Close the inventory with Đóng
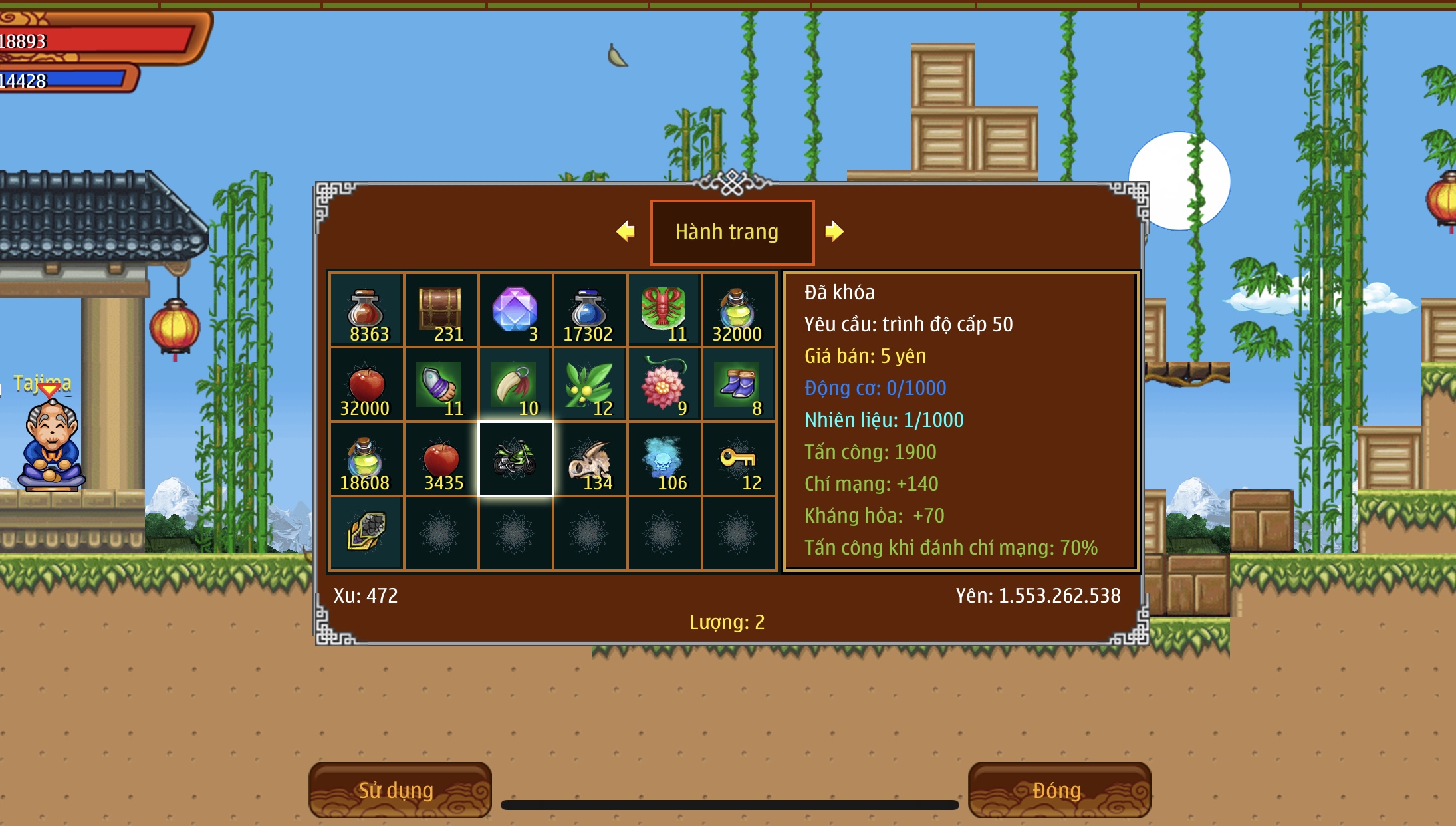1456x826 pixels. [x=1058, y=790]
